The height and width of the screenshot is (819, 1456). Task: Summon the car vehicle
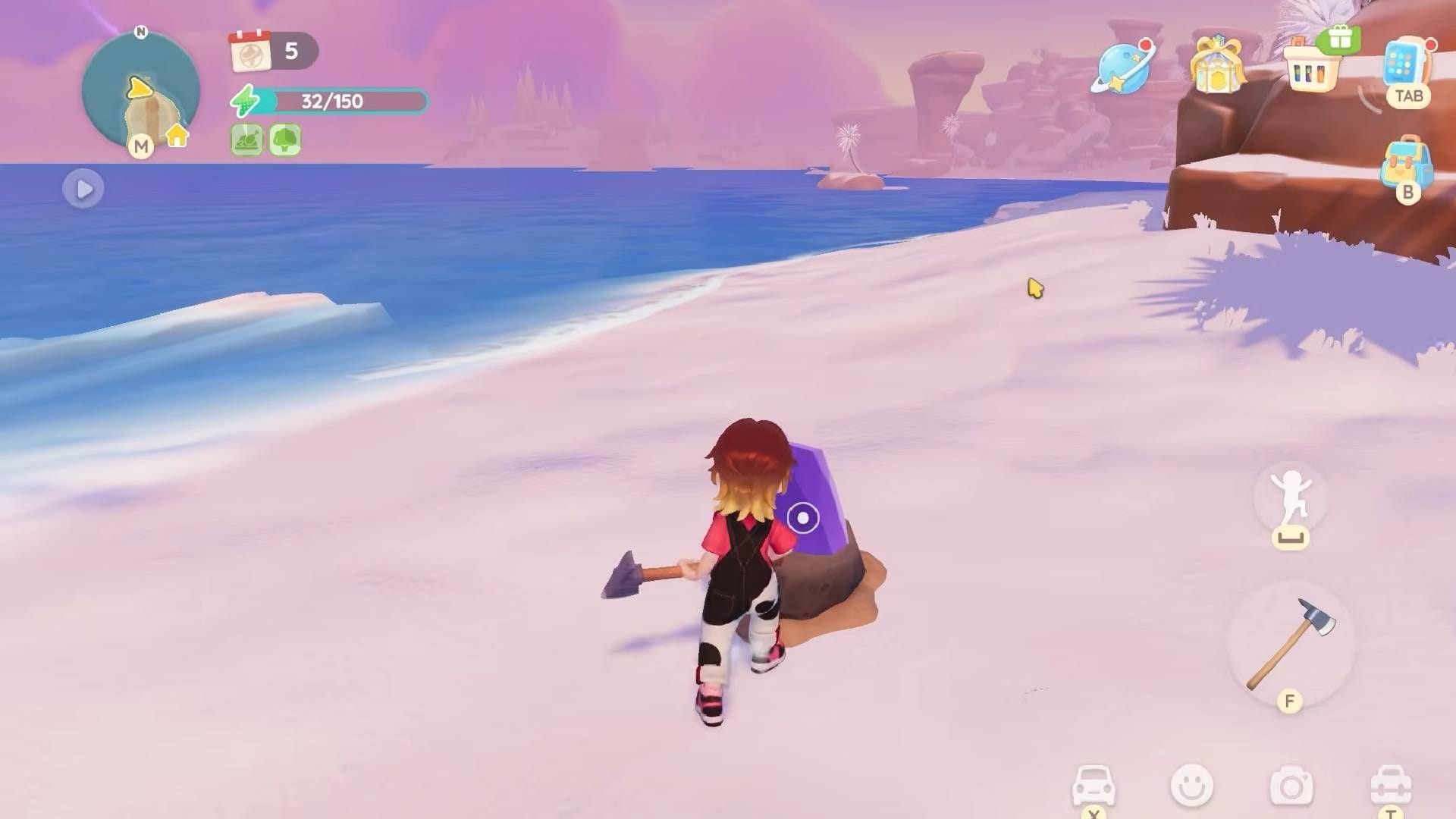pos(1094,786)
